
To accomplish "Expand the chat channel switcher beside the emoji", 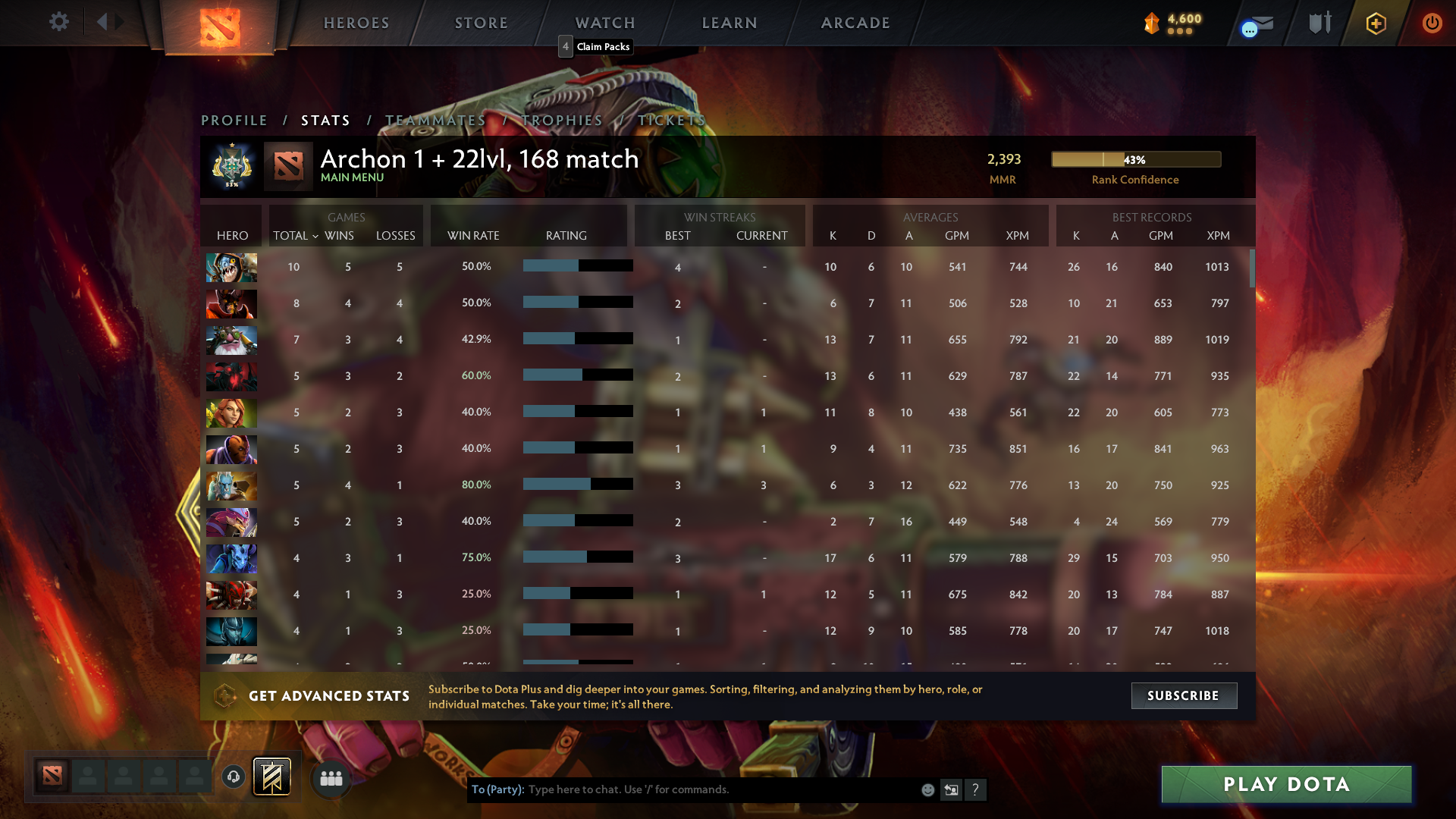I will [951, 789].
